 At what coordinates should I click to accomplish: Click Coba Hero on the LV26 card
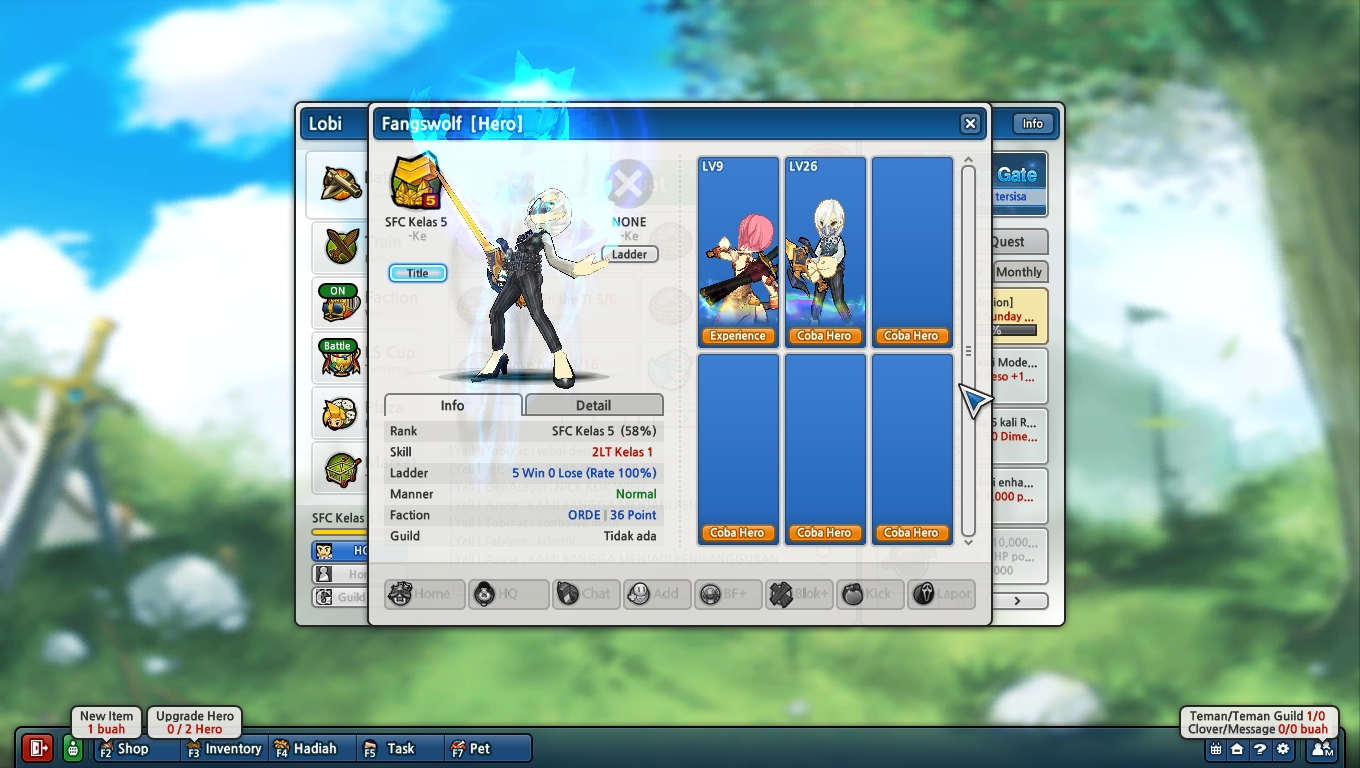click(x=824, y=336)
